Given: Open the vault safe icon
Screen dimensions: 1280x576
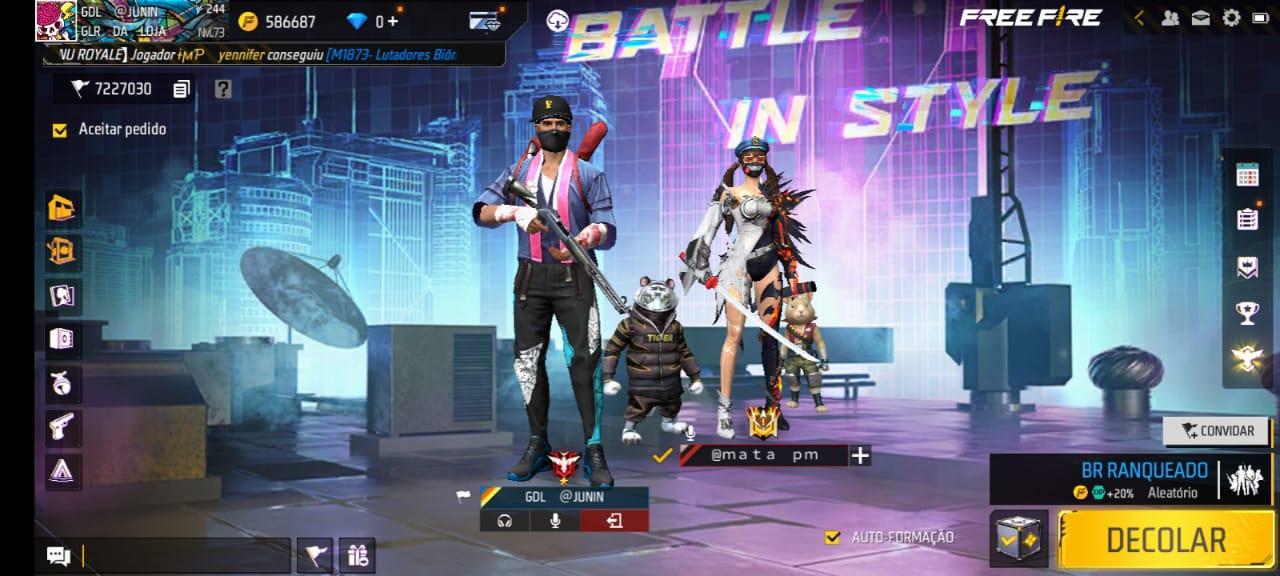Looking at the screenshot, I should pos(64,338).
